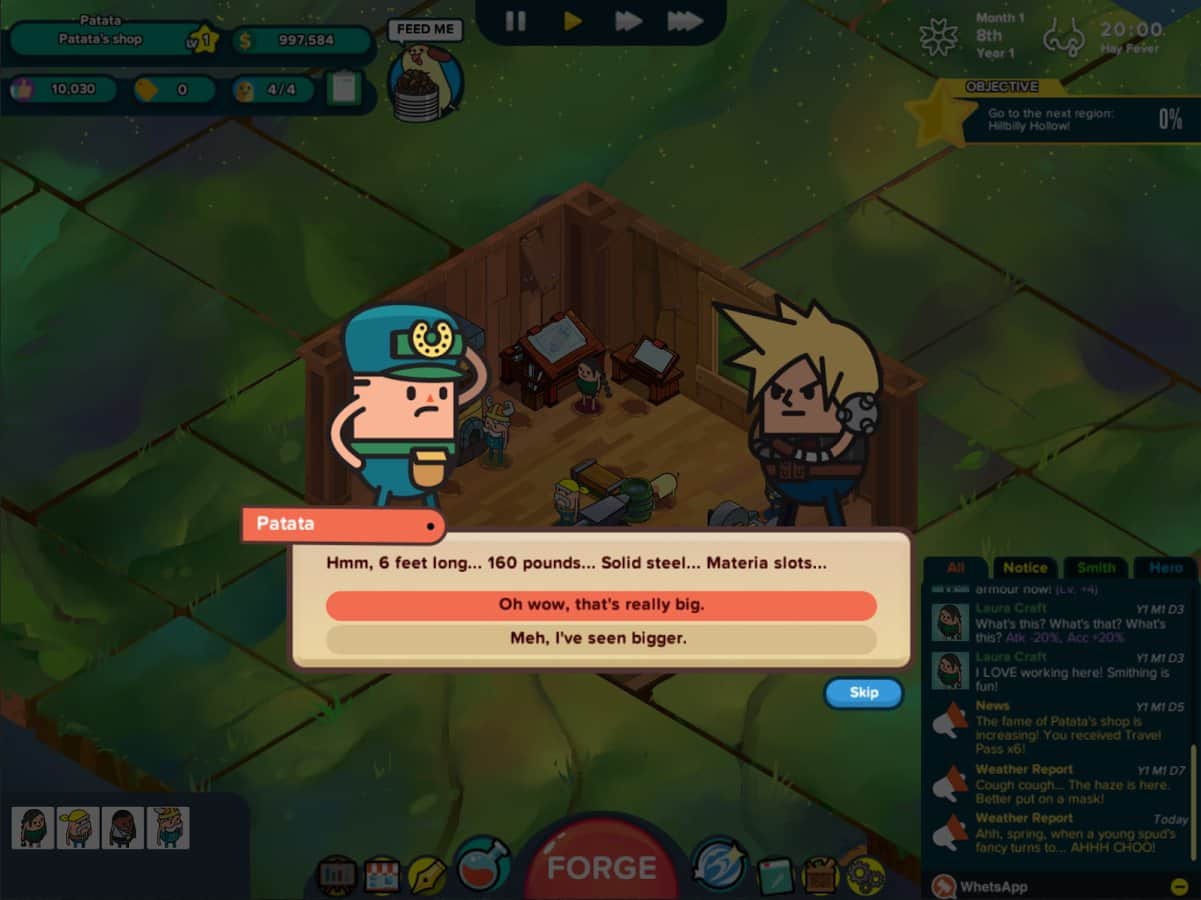
Task: Switch to the Smith log tab
Action: click(1096, 568)
